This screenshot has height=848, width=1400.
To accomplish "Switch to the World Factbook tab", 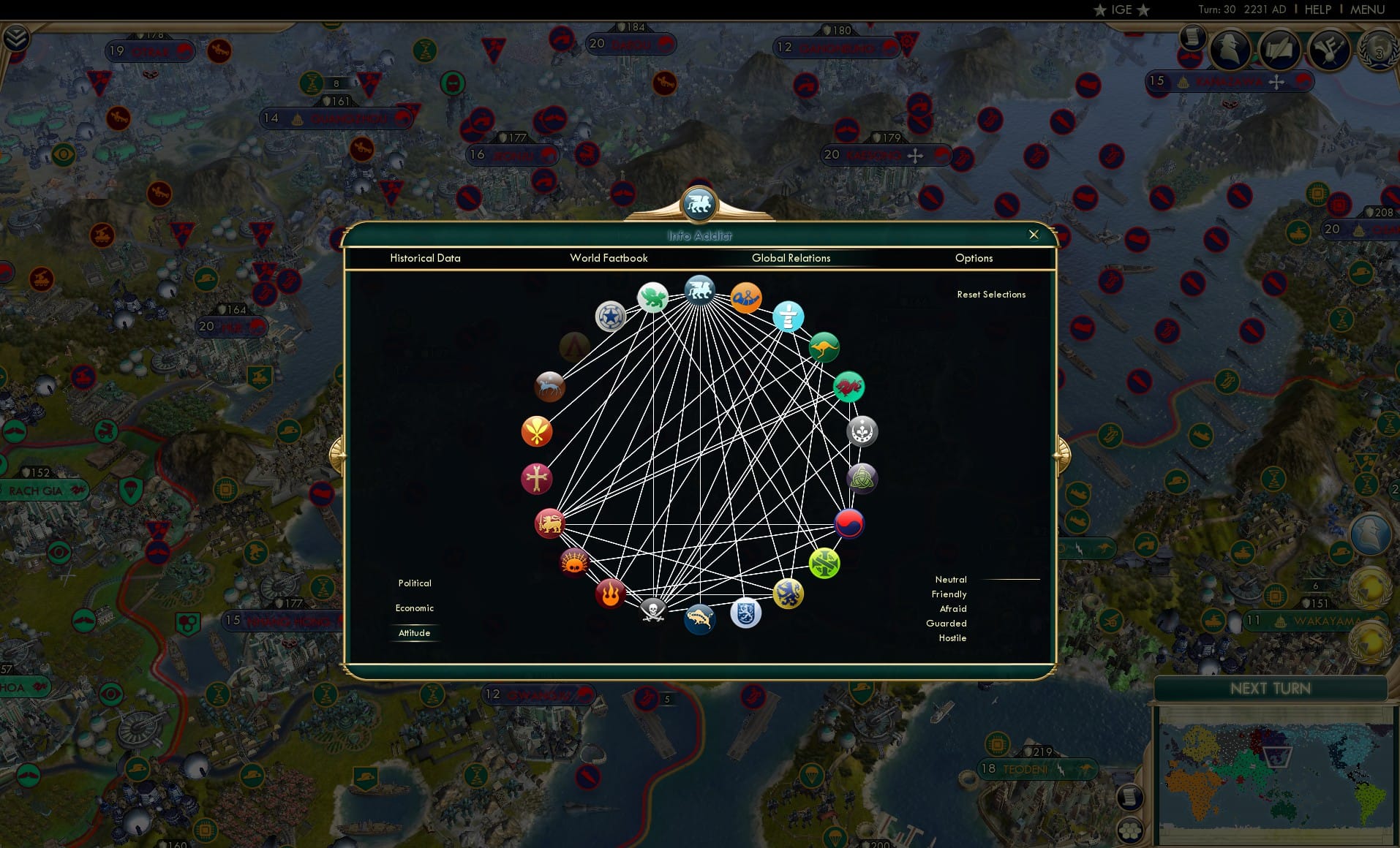I will click(x=609, y=258).
